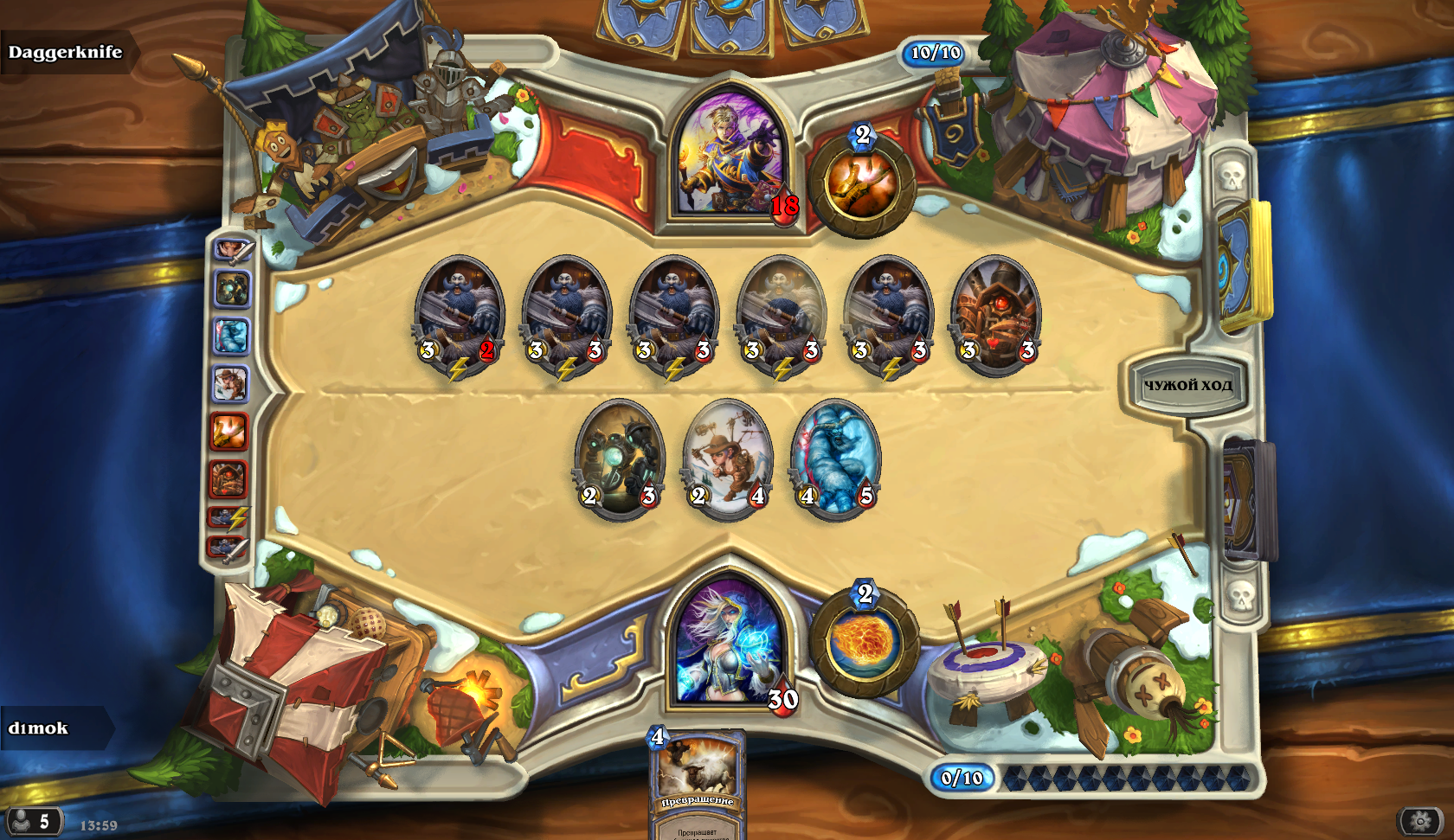Activate Jaina's Fireblast hero power
This screenshot has height=840, width=1454.
(x=865, y=642)
